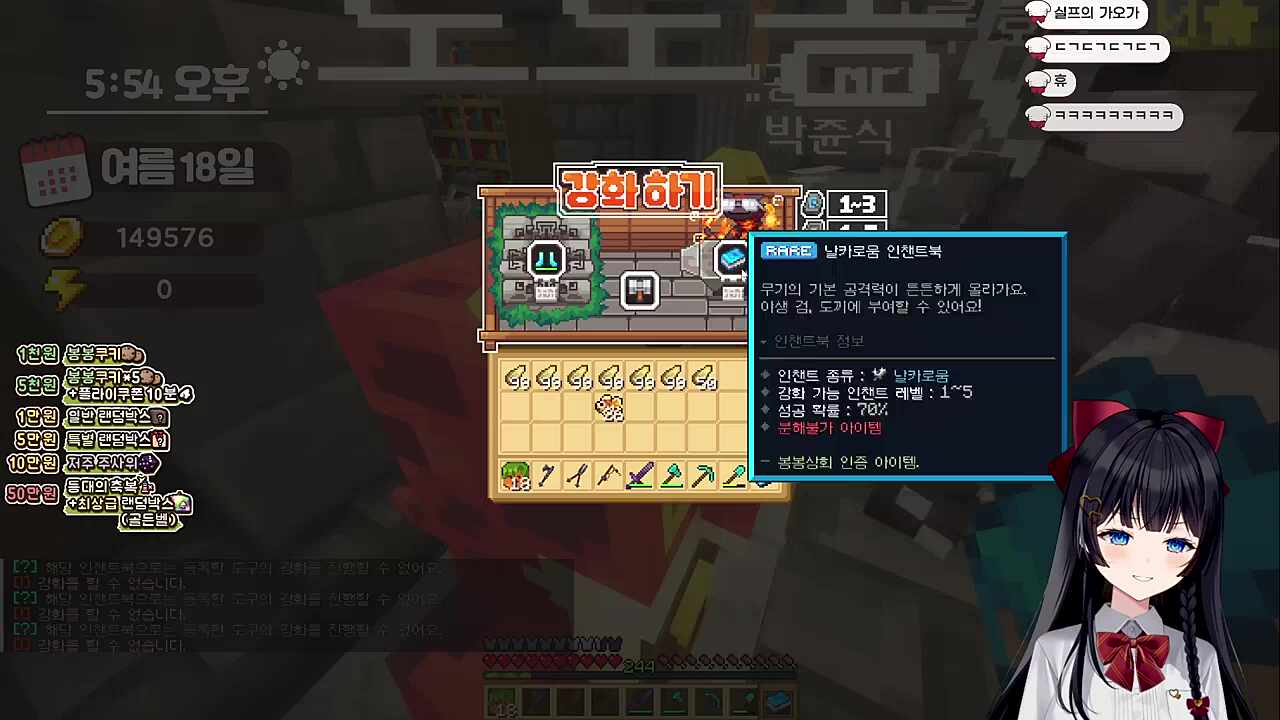Click the RARE rarity badge on the tooltip
Screen dimensions: 1280x720
pos(789,251)
